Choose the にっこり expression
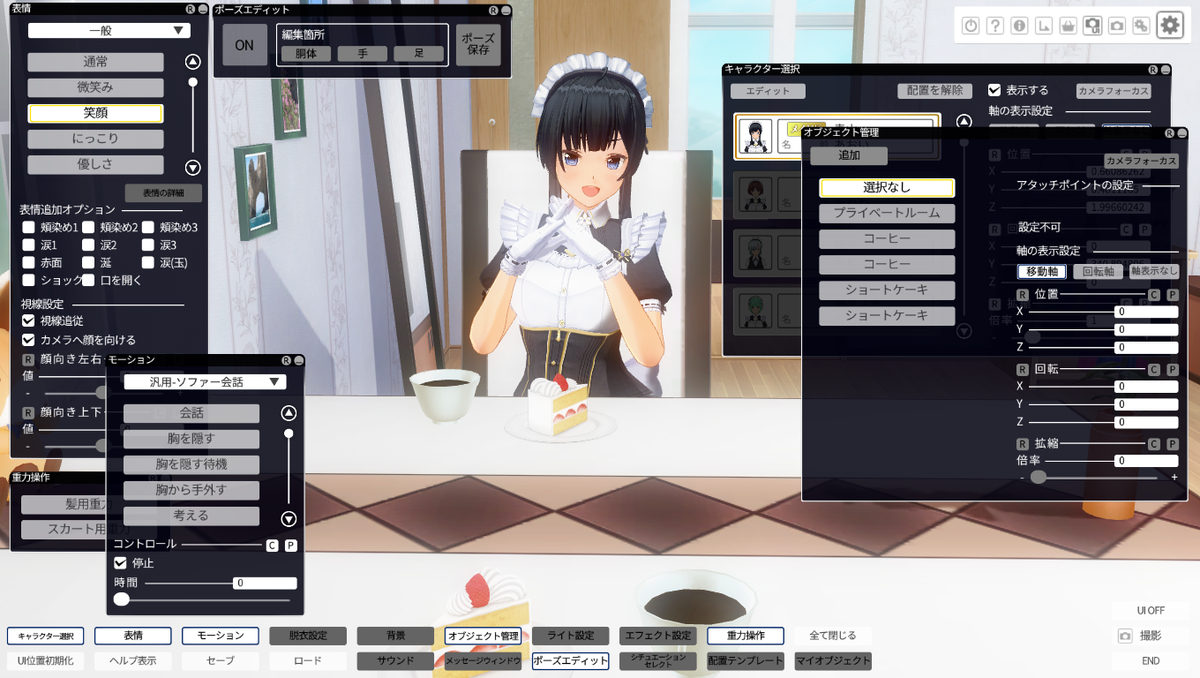This screenshot has height=678, width=1200. (95, 139)
